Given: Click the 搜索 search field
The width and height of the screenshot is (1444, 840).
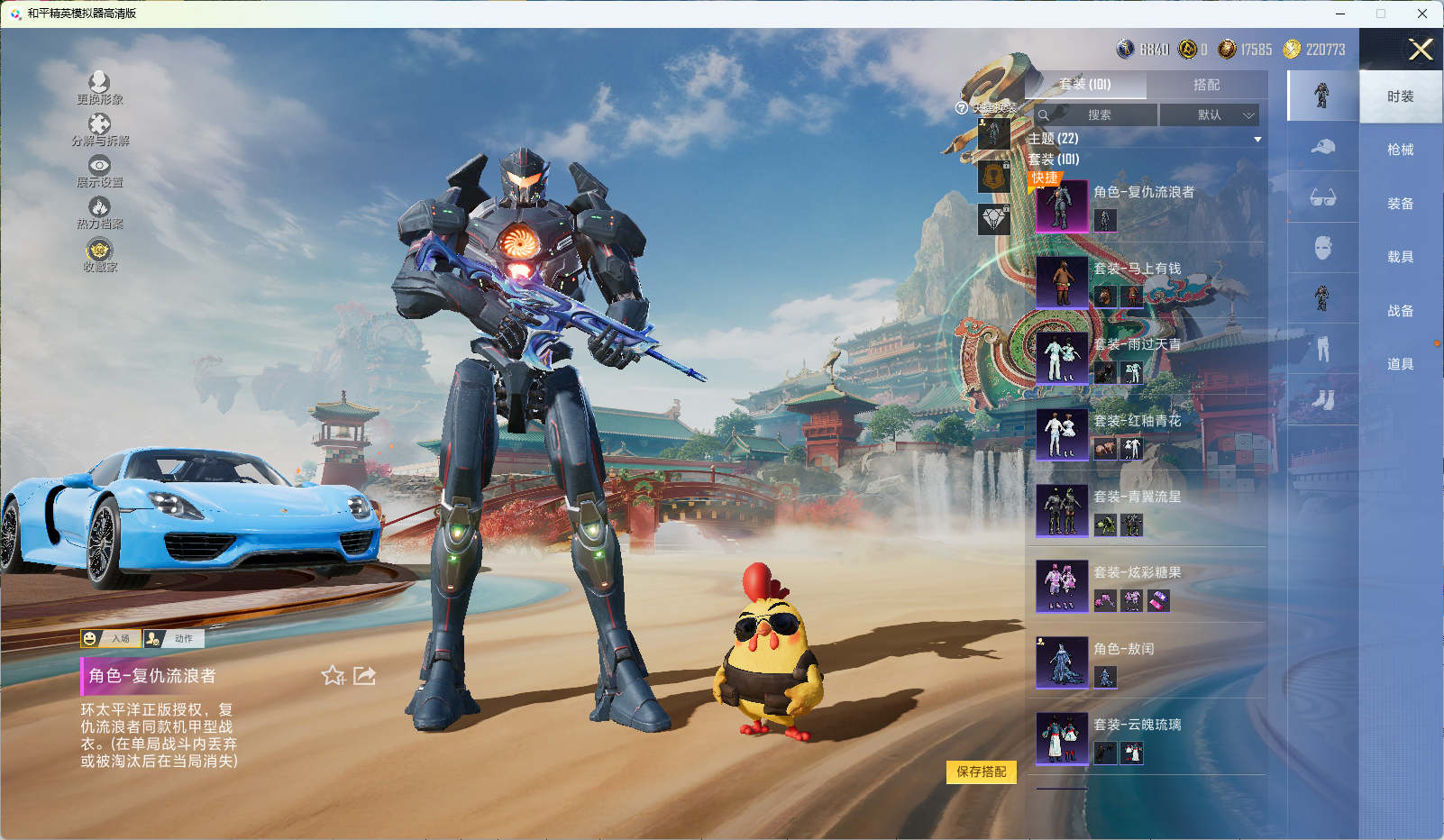Looking at the screenshot, I should [x=1097, y=115].
